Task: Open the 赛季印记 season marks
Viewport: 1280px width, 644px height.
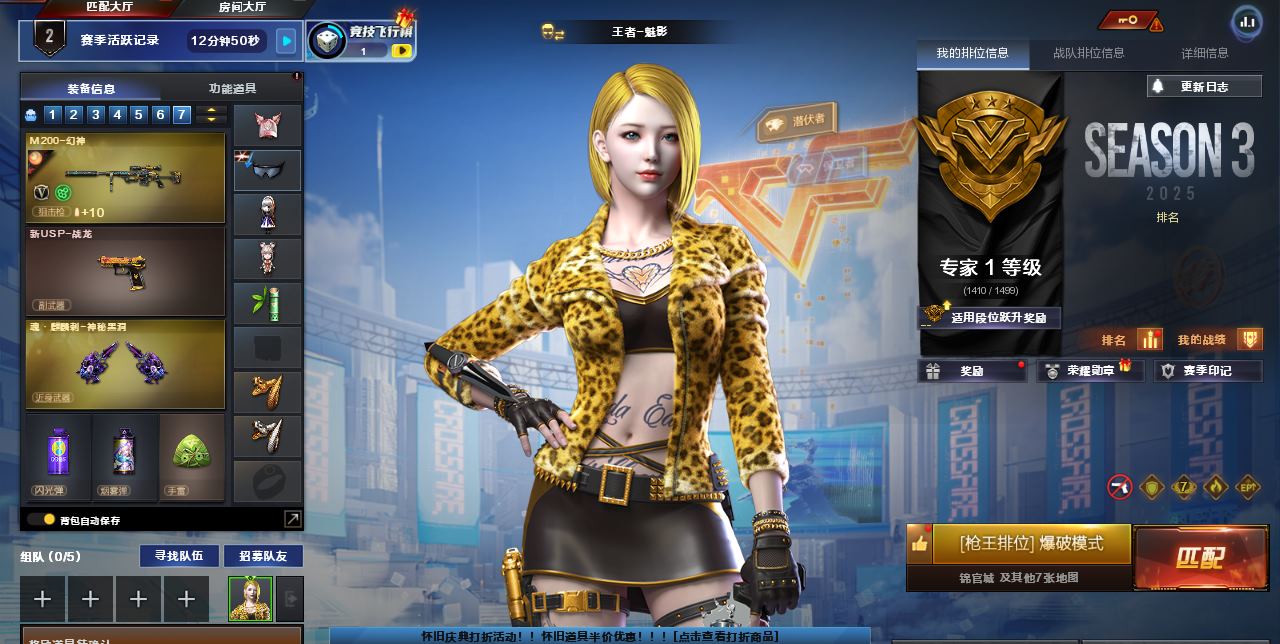Action: pyautogui.click(x=1208, y=371)
